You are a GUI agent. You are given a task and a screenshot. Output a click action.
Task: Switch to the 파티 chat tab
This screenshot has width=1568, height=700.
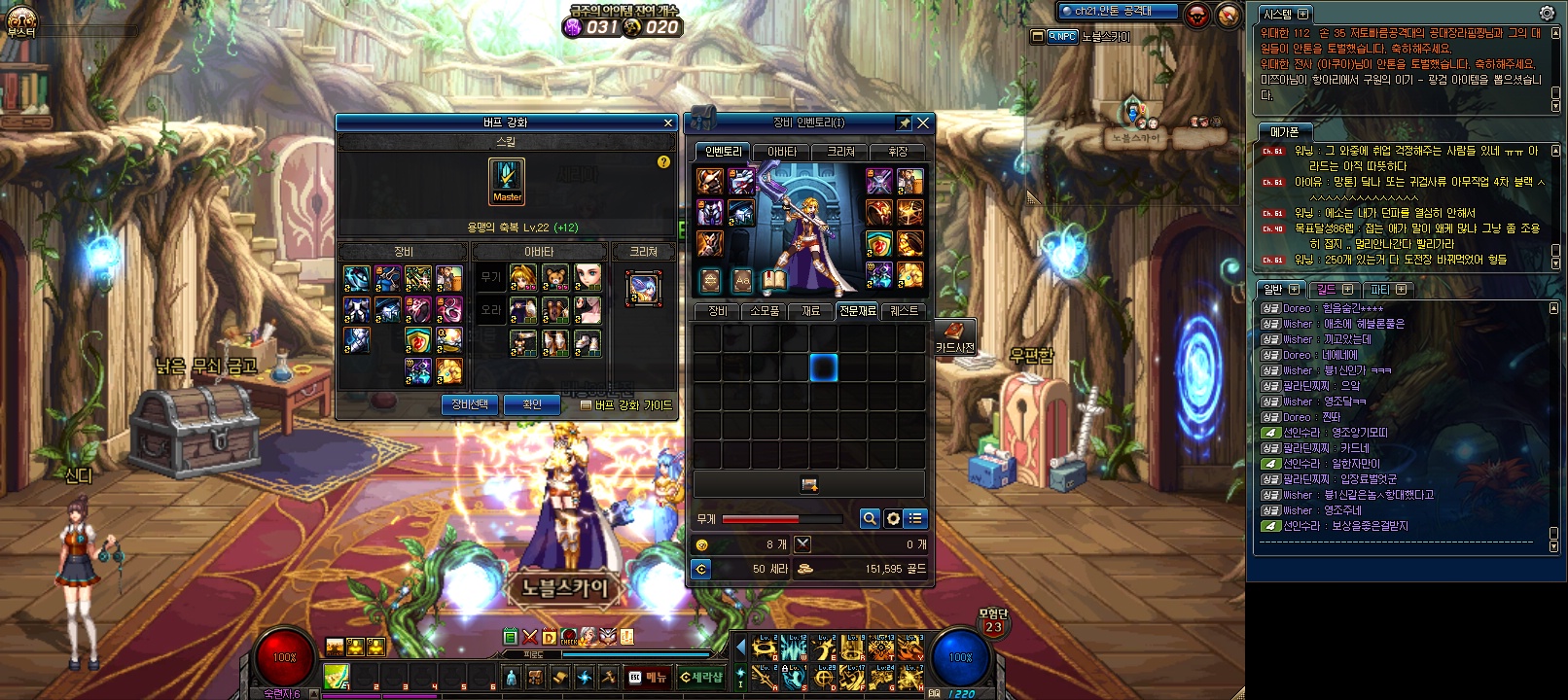[1388, 290]
